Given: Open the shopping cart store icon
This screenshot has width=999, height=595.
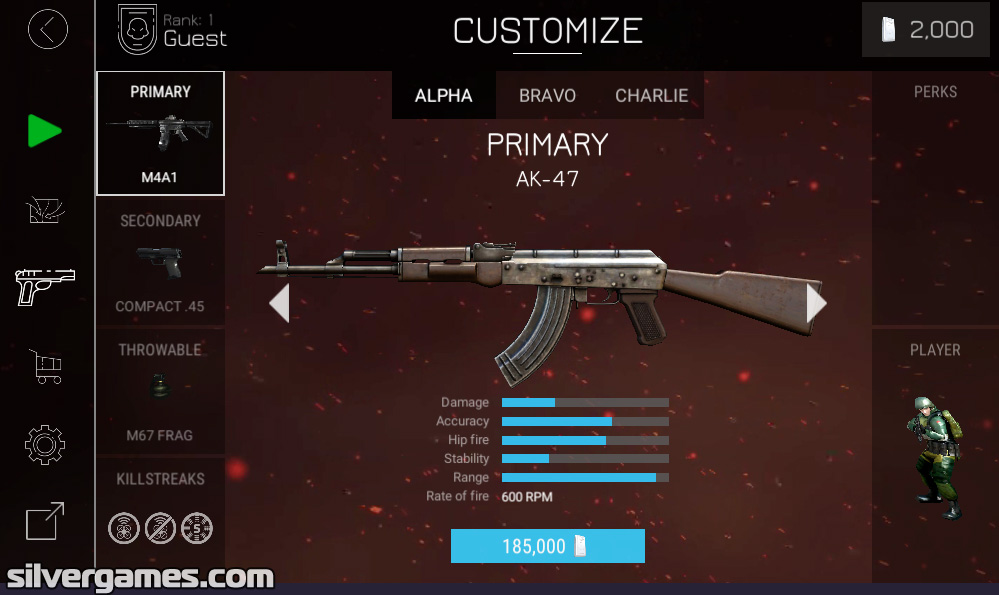Looking at the screenshot, I should 47,366.
